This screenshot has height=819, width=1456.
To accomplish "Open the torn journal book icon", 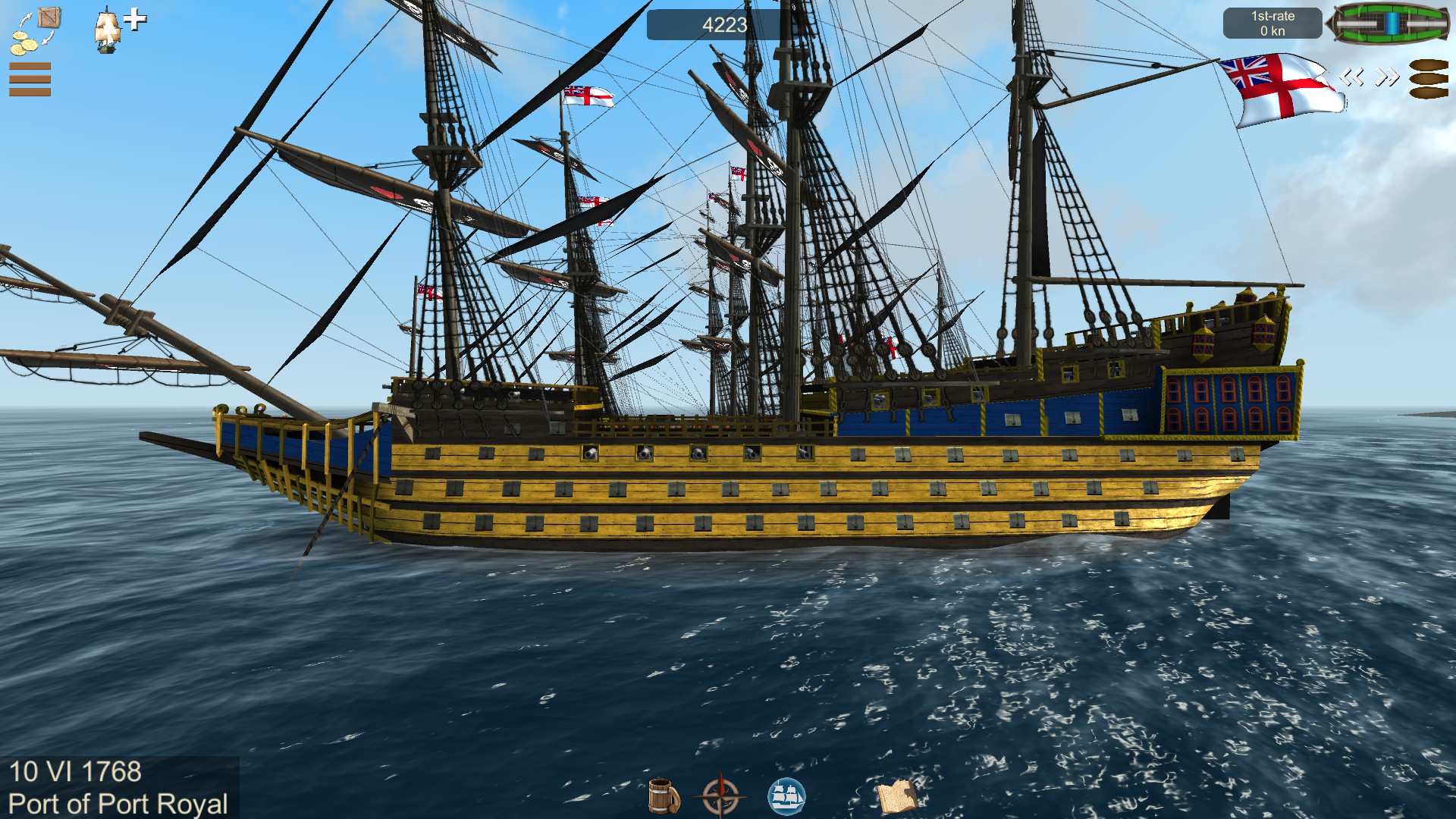I will [897, 796].
